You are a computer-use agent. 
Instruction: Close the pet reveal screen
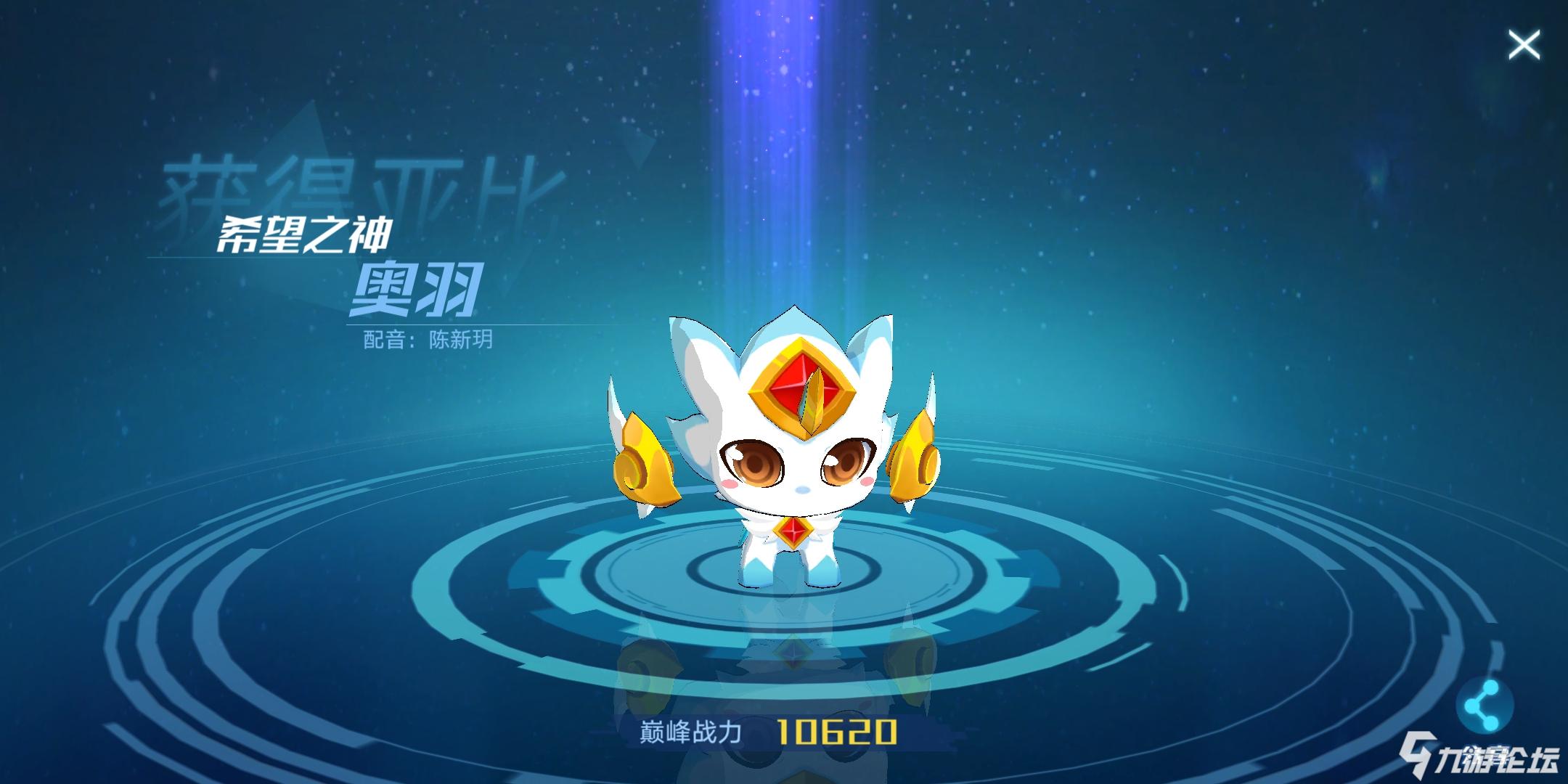click(x=1525, y=45)
